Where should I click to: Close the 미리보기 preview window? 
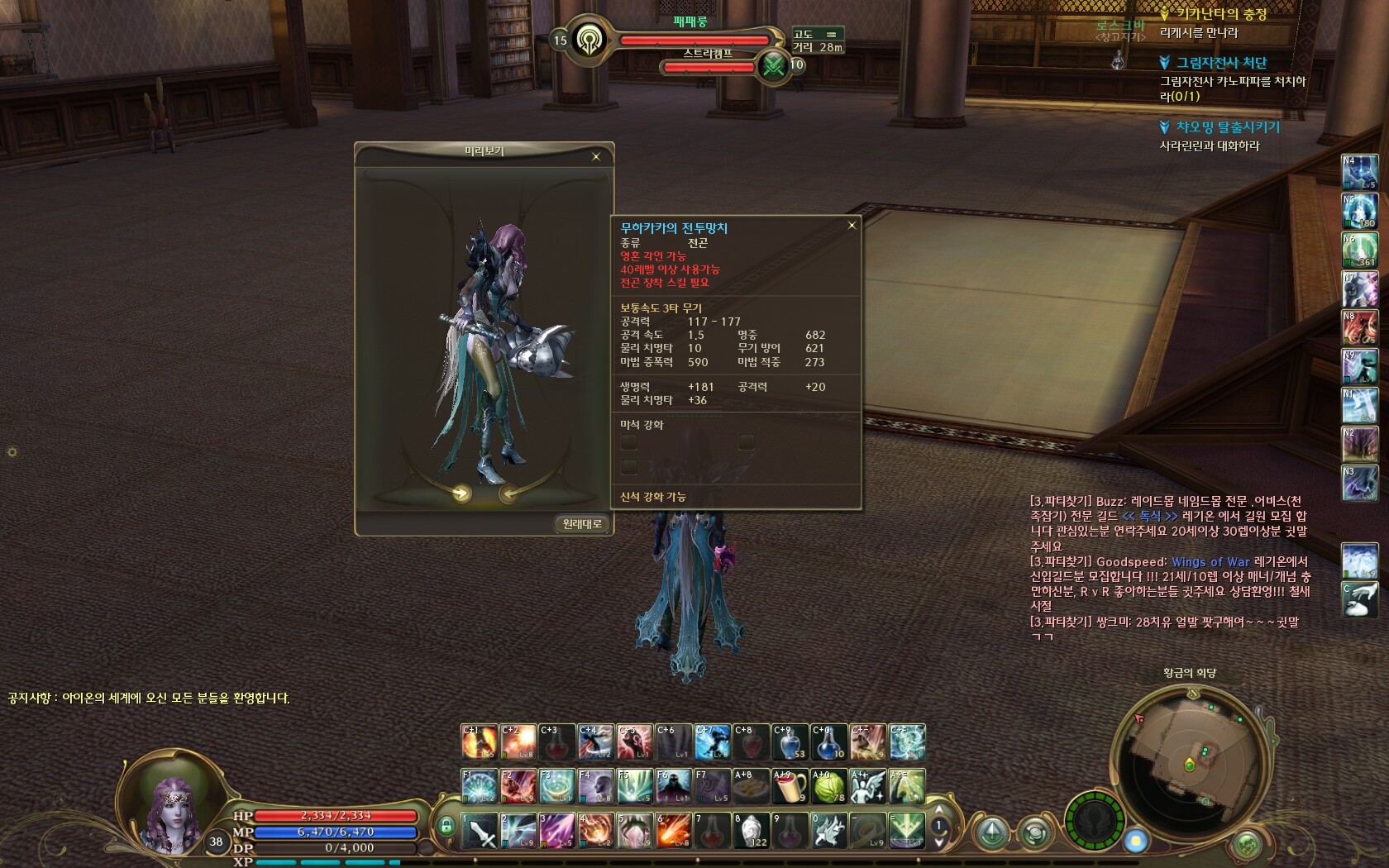[x=596, y=156]
